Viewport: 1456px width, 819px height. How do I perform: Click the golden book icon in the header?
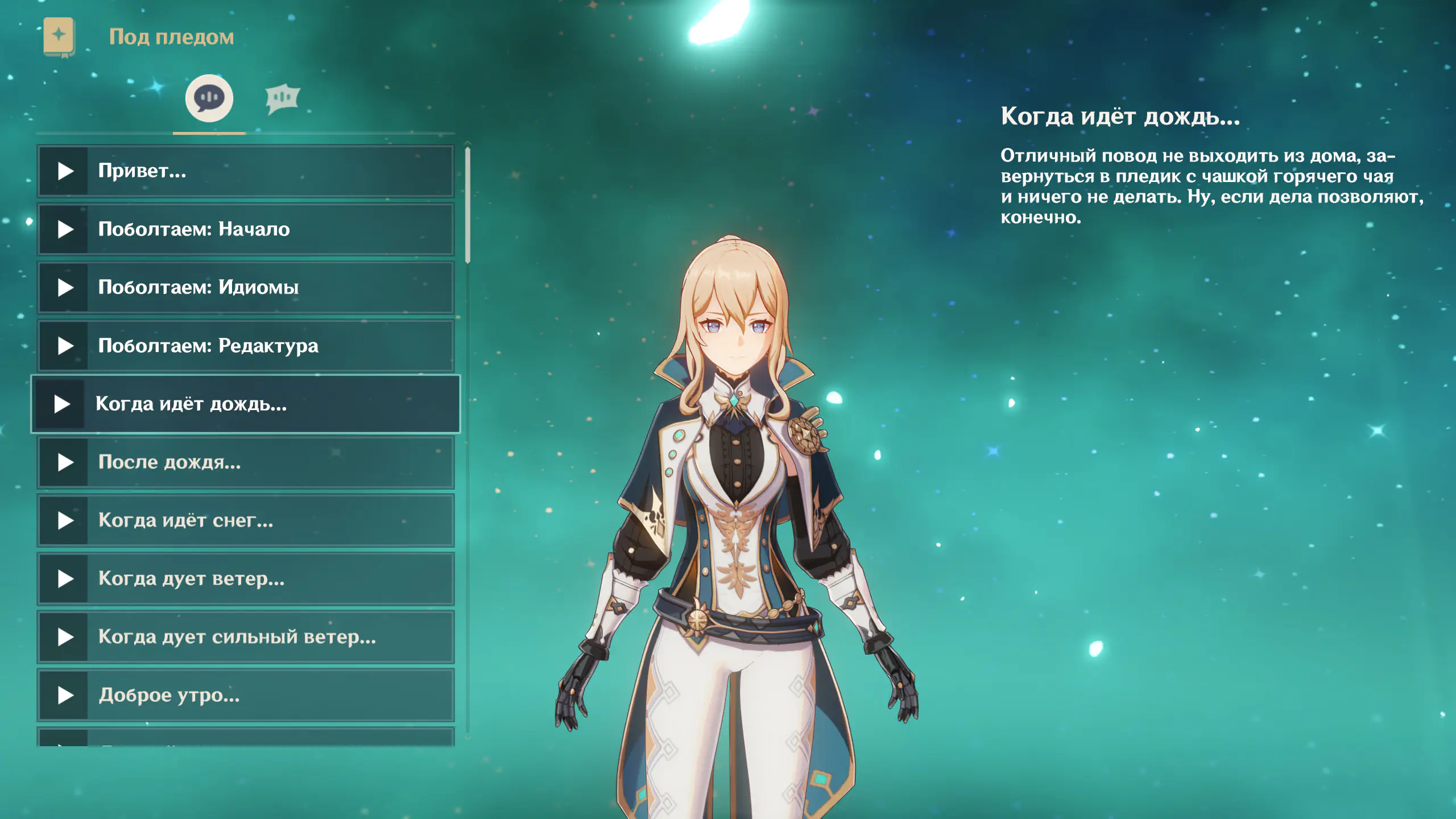59,37
